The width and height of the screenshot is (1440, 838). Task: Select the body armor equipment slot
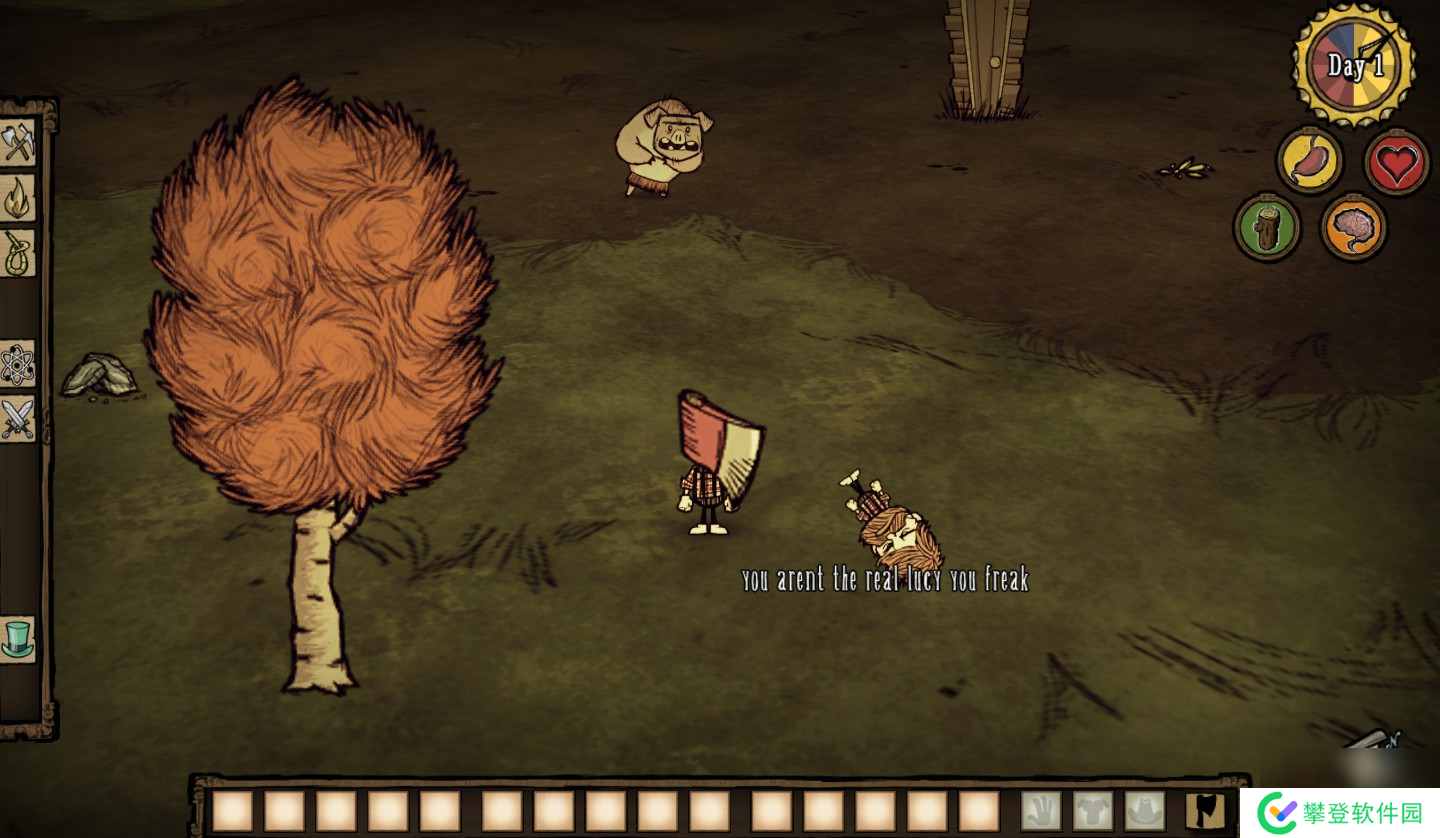point(1093,811)
